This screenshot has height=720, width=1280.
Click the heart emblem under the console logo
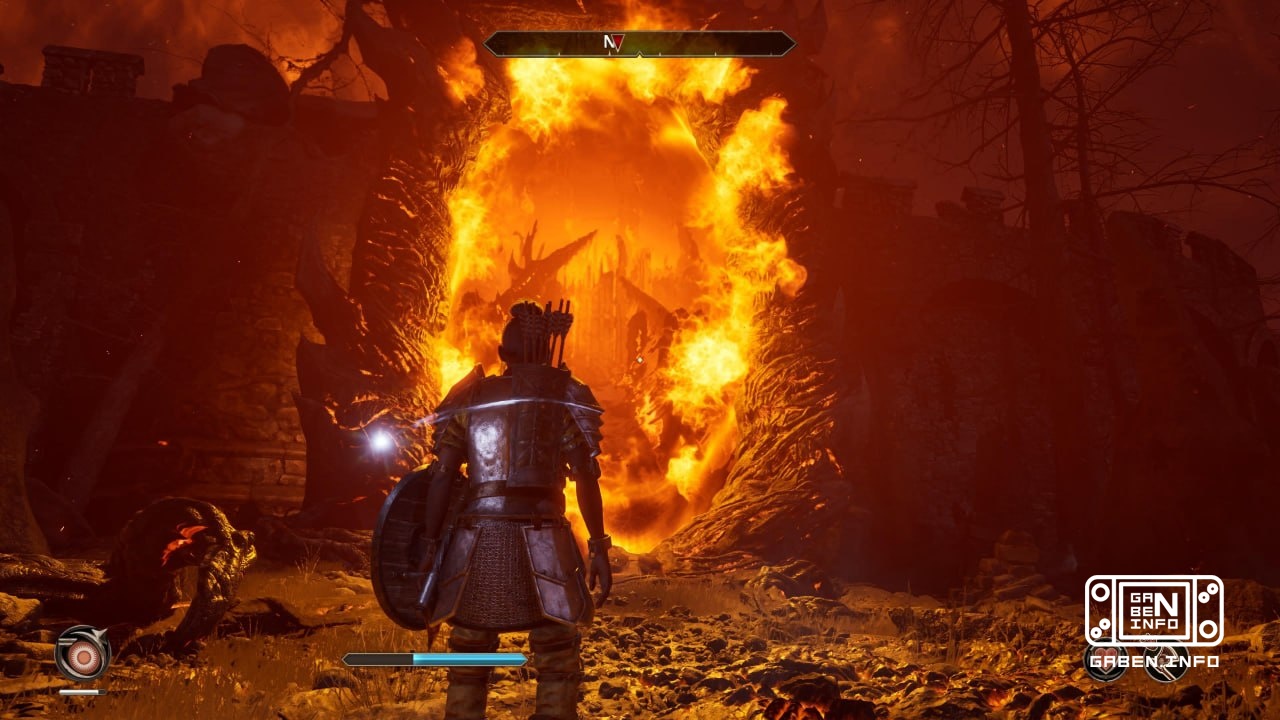[1105, 661]
